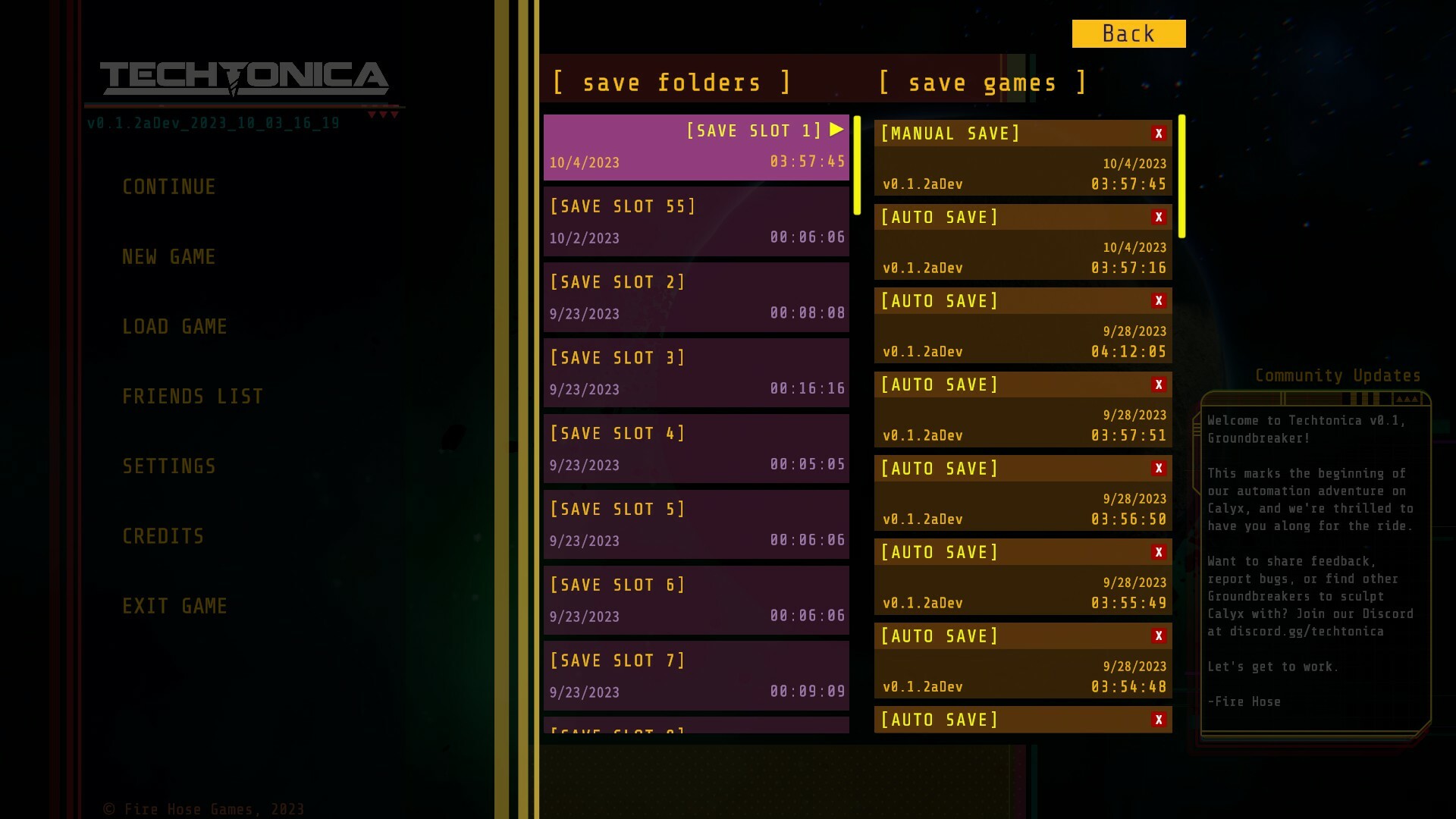Open New Game from the main menu
1456x819 pixels.
pos(168,256)
